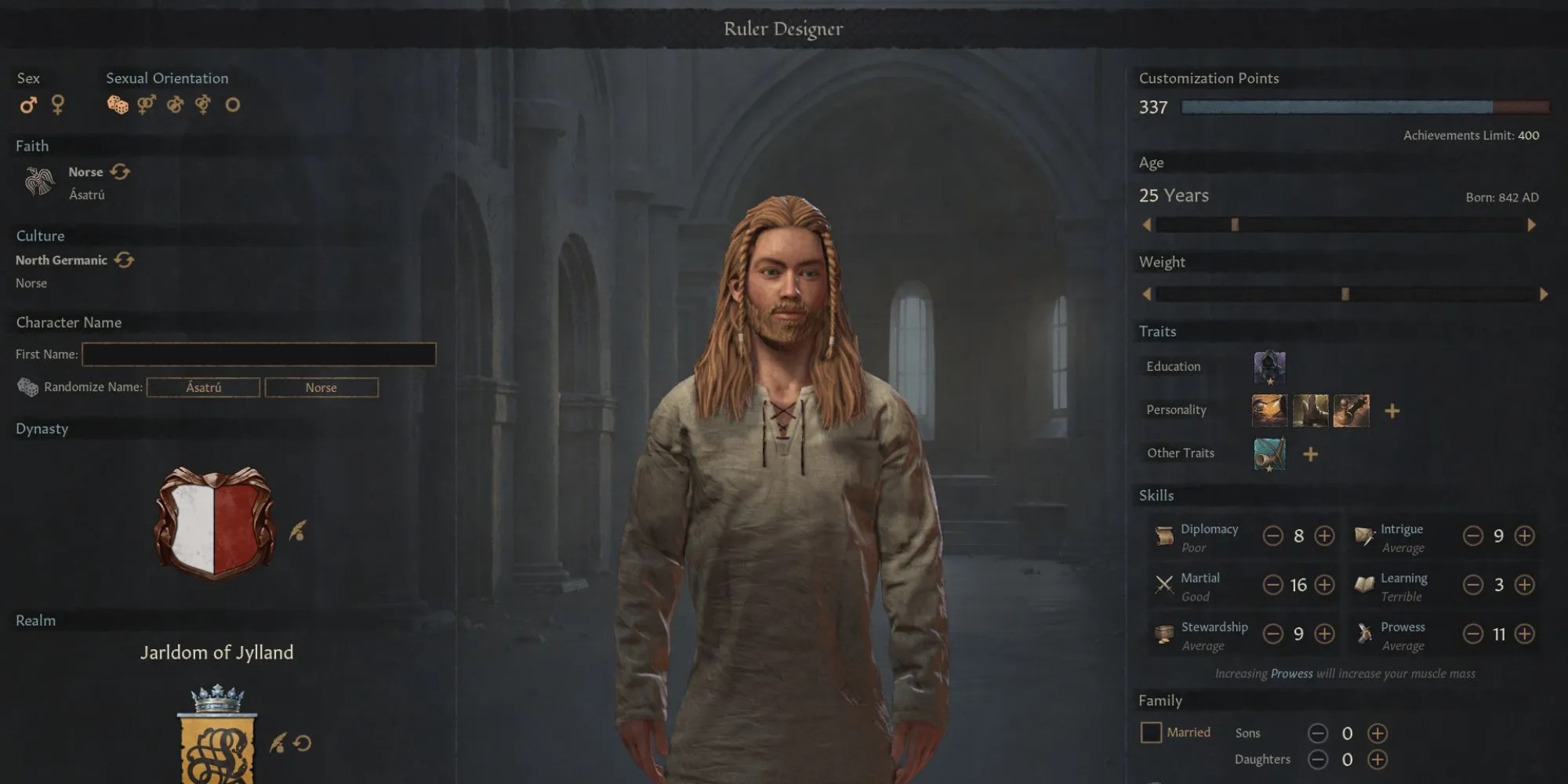
Task: Click inside the First Name field
Action: click(259, 354)
